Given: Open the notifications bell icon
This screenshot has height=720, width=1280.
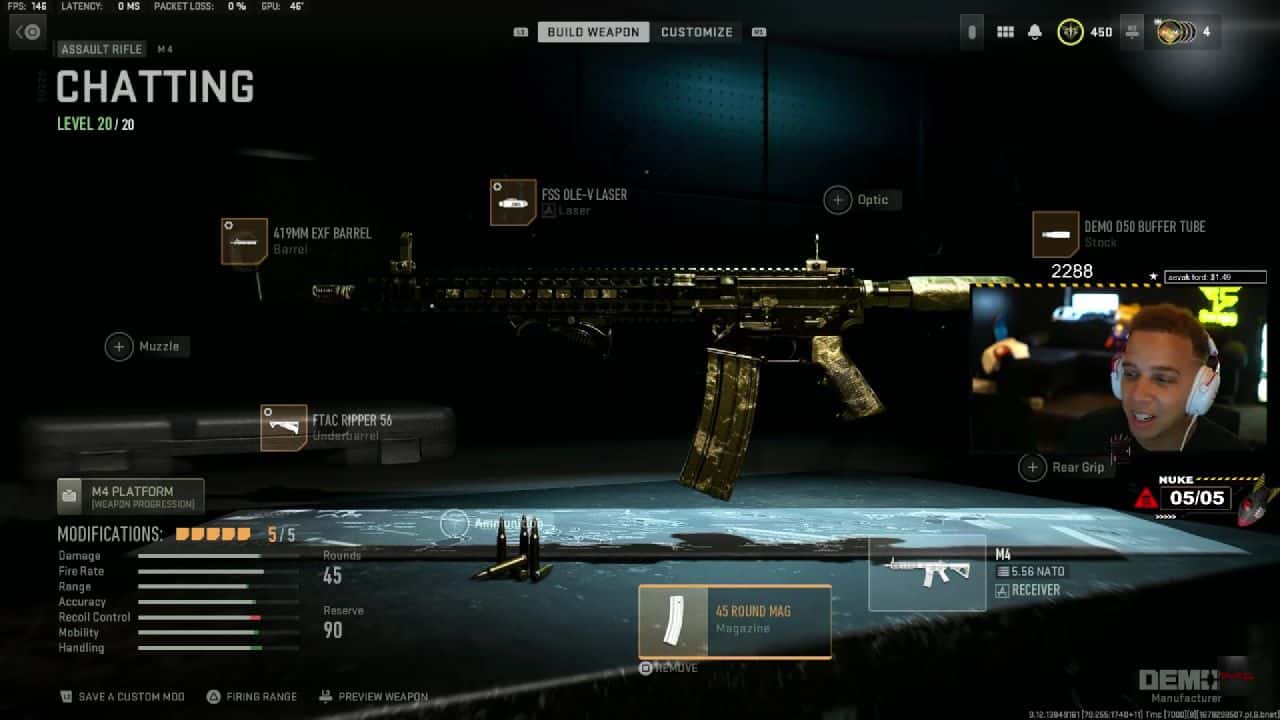Looking at the screenshot, I should coord(1037,31).
